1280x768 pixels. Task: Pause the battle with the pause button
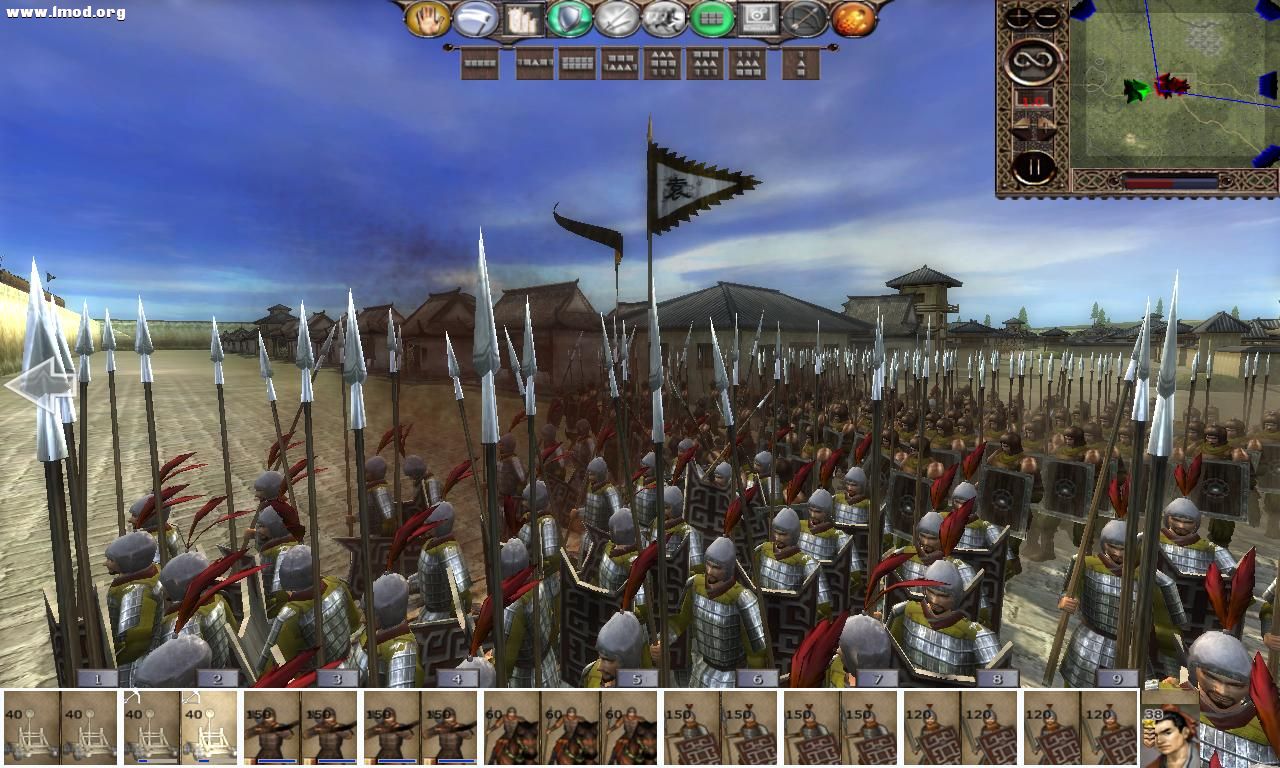tap(1032, 165)
